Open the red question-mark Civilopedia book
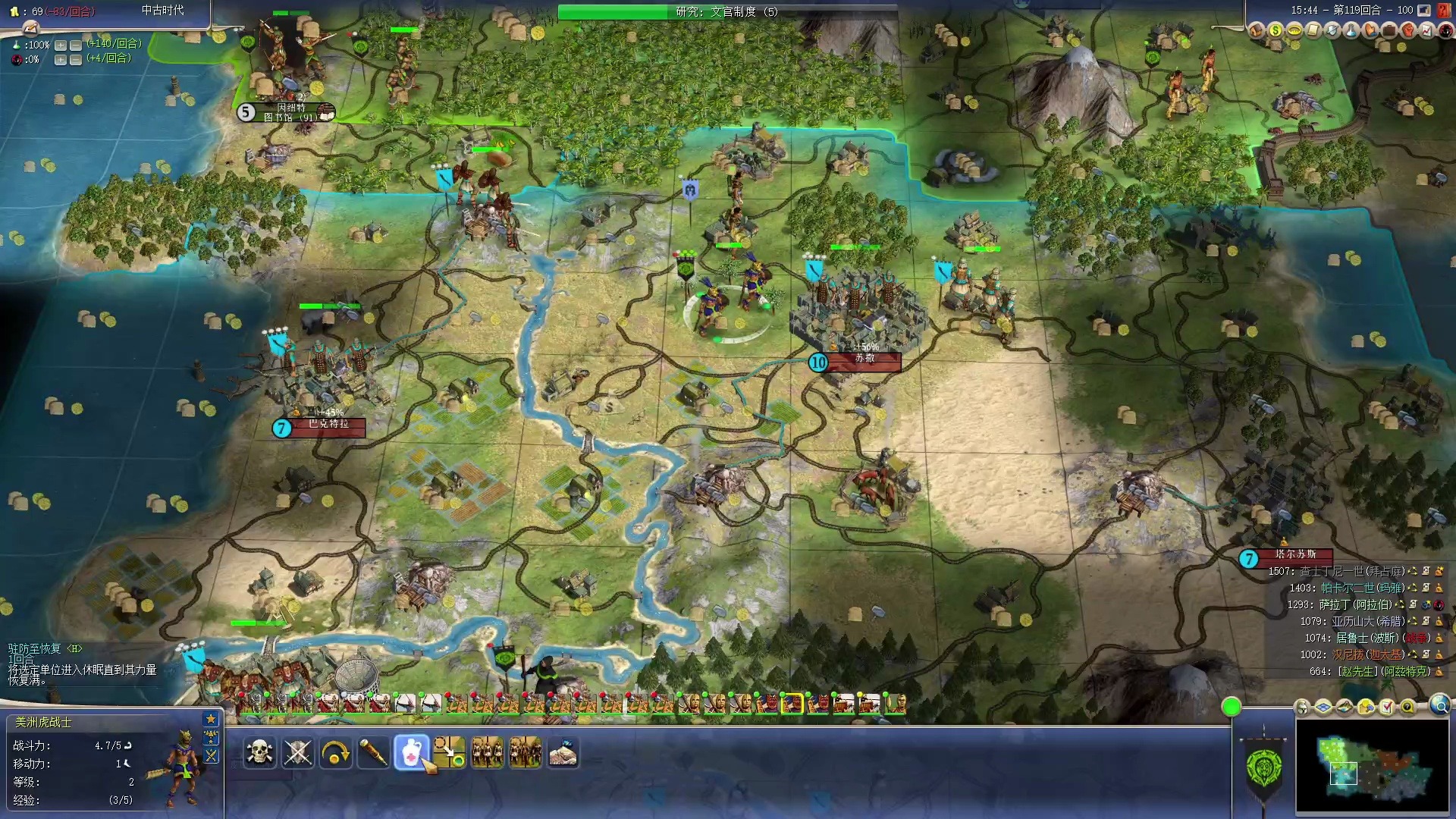Screen dimensions: 1456x819 click(x=1444, y=11)
